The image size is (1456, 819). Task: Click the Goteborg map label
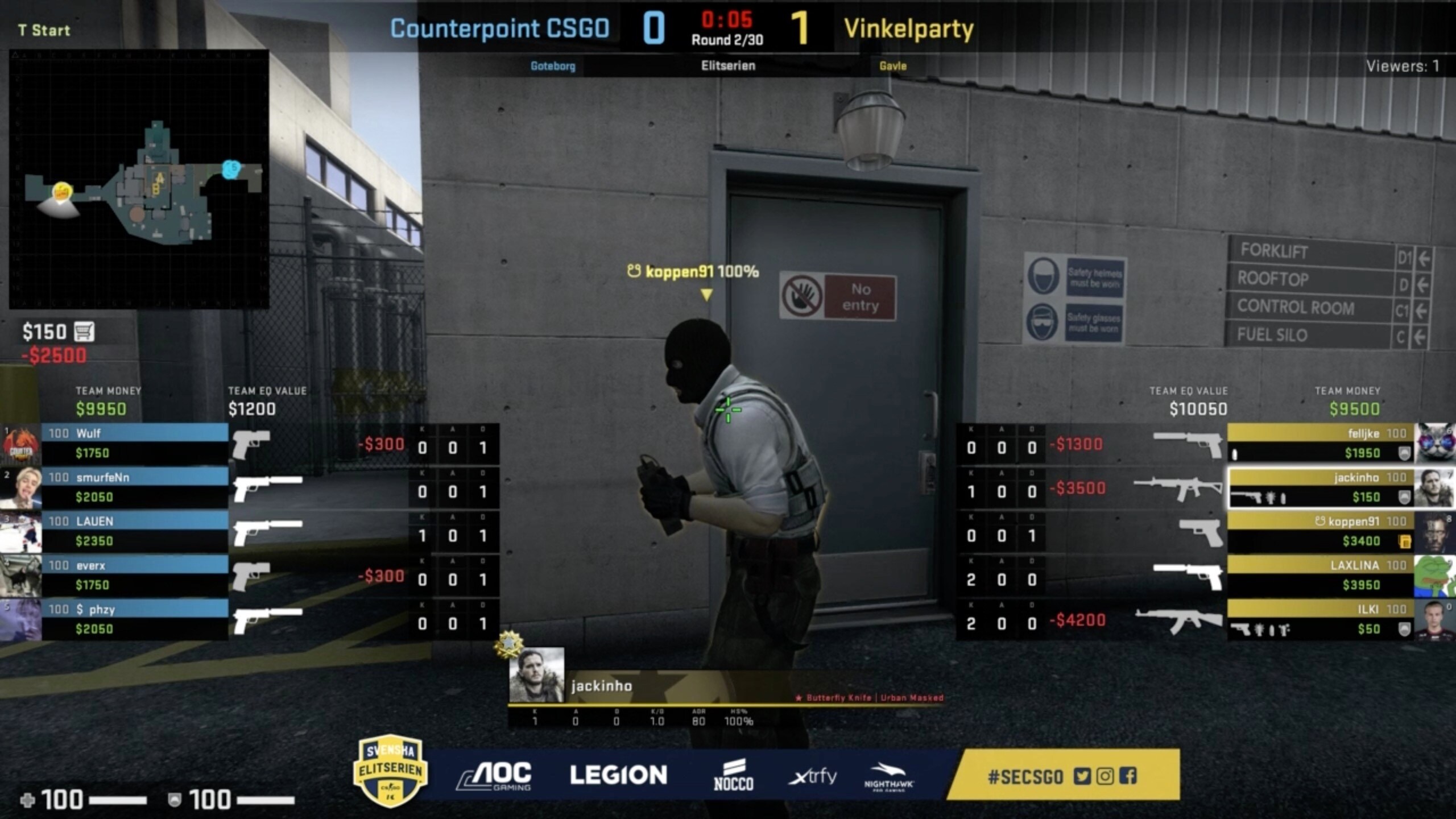click(553, 67)
